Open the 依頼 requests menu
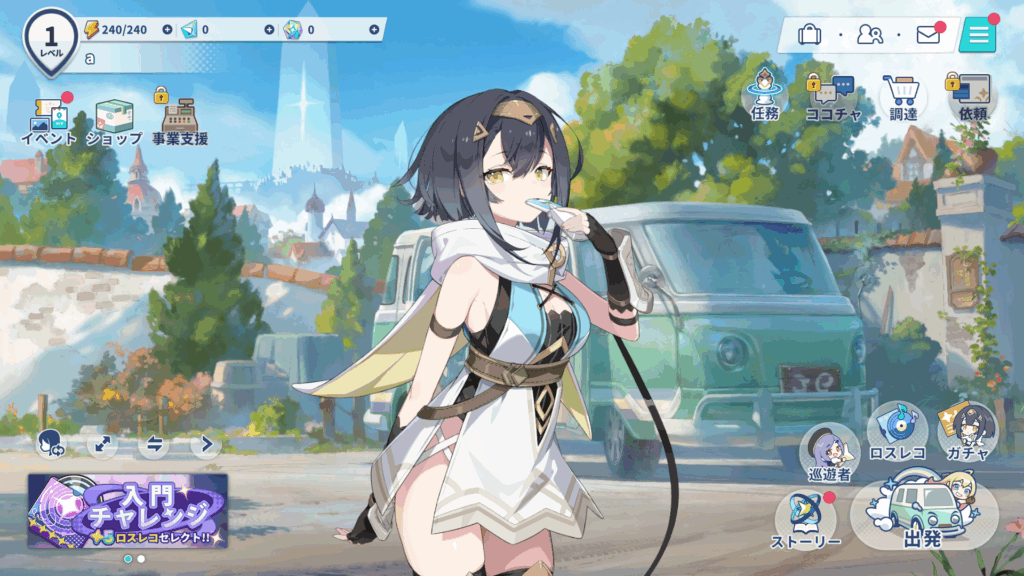 pyautogui.click(x=972, y=97)
